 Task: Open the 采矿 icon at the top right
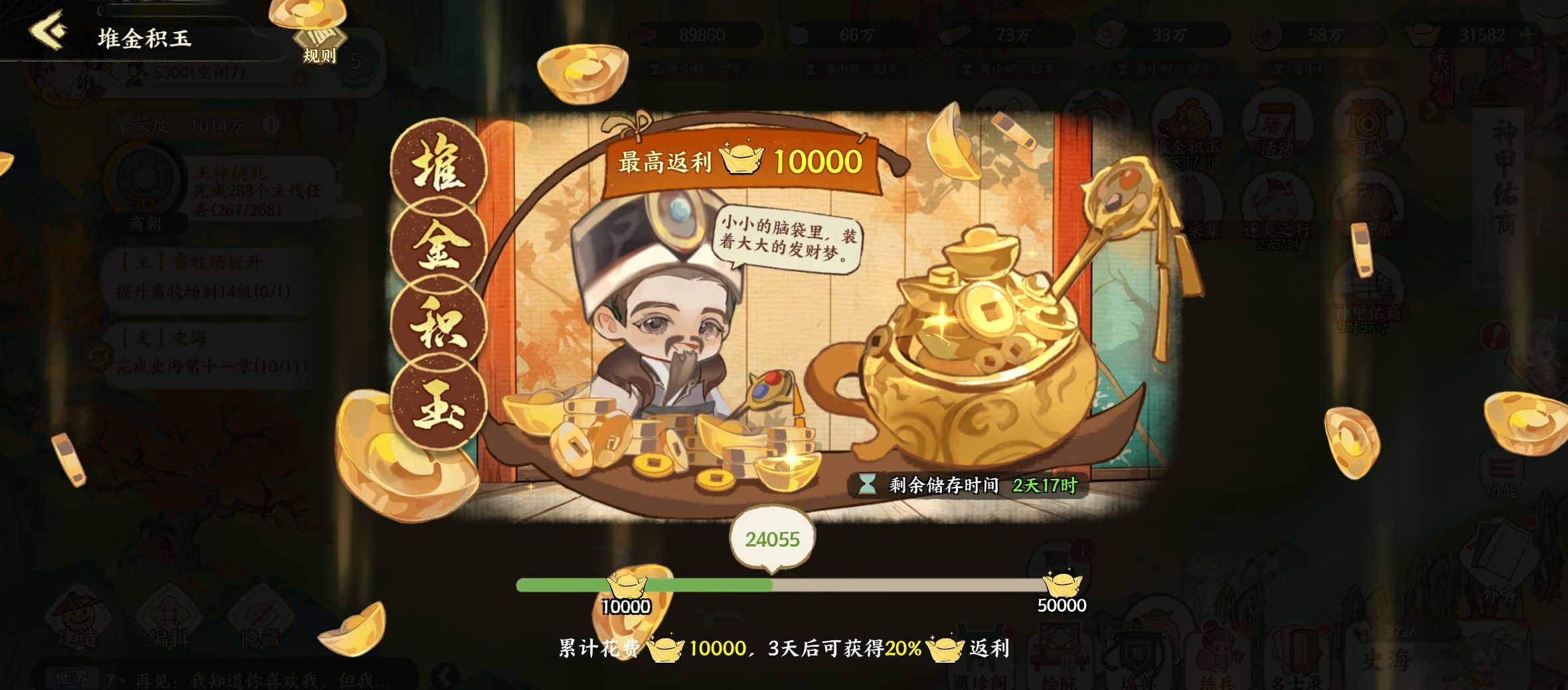tap(1441, 66)
